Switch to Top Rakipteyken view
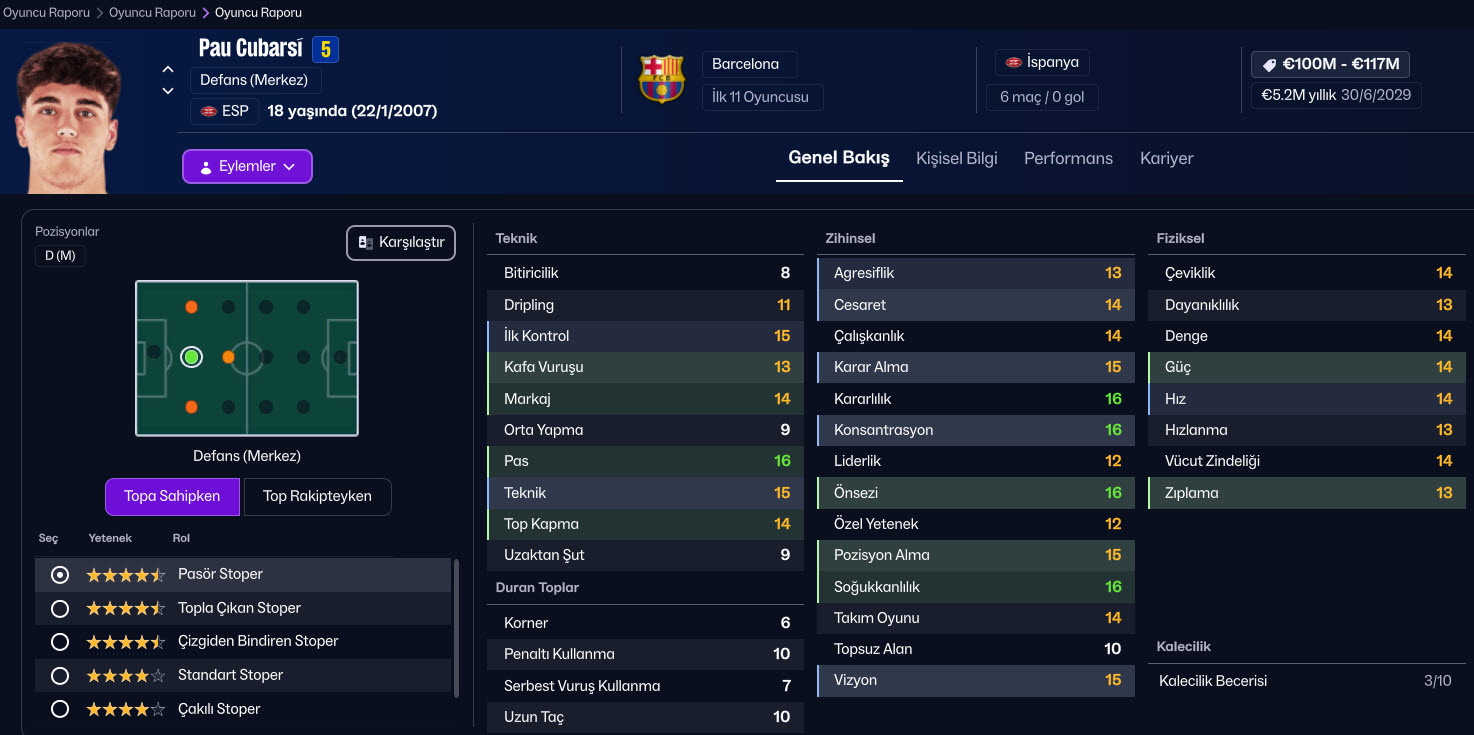Viewport: 1474px width, 735px height. point(317,496)
